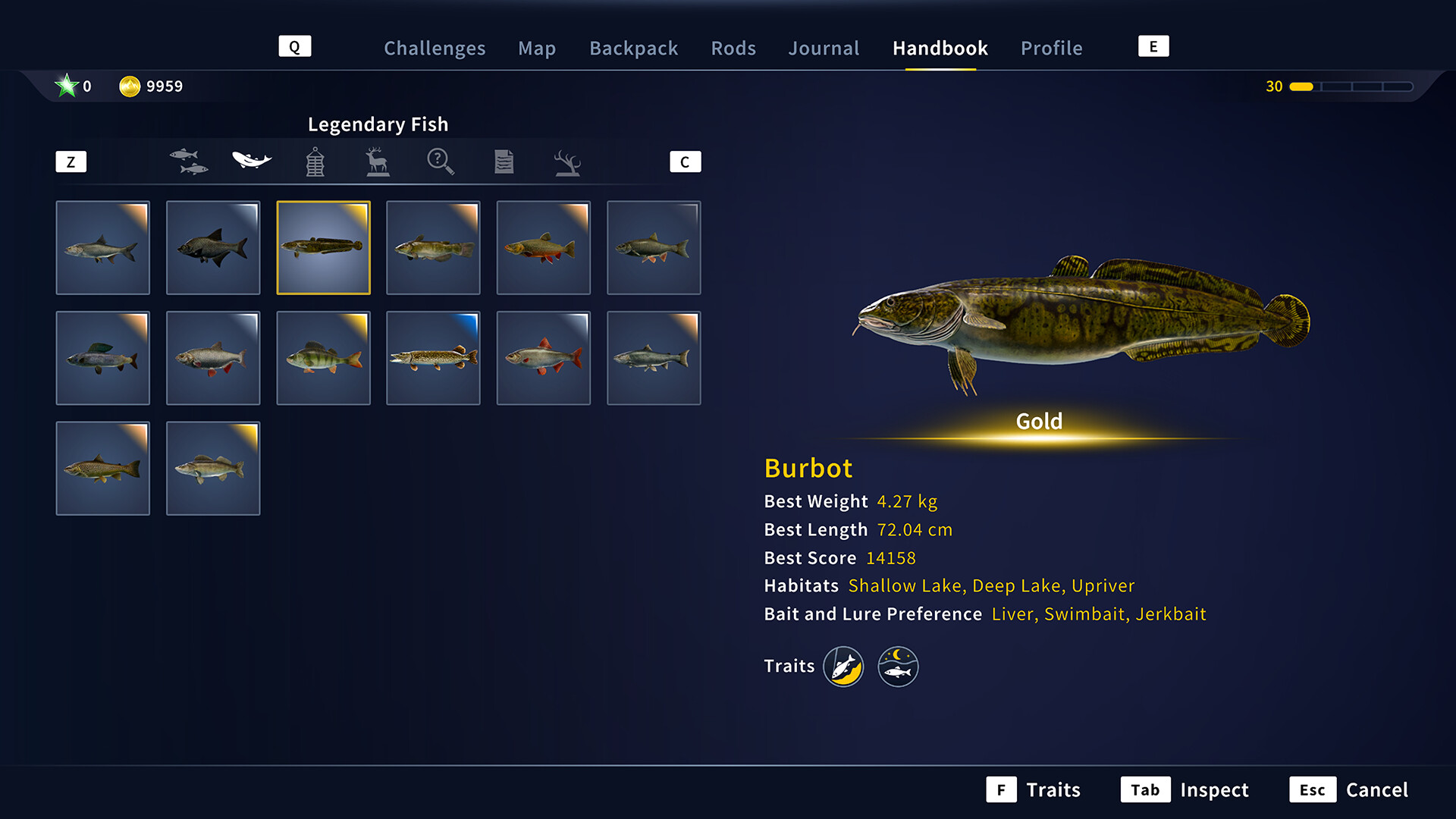The height and width of the screenshot is (819, 1456).
Task: Open the fish trap handbook category
Action: (x=314, y=162)
